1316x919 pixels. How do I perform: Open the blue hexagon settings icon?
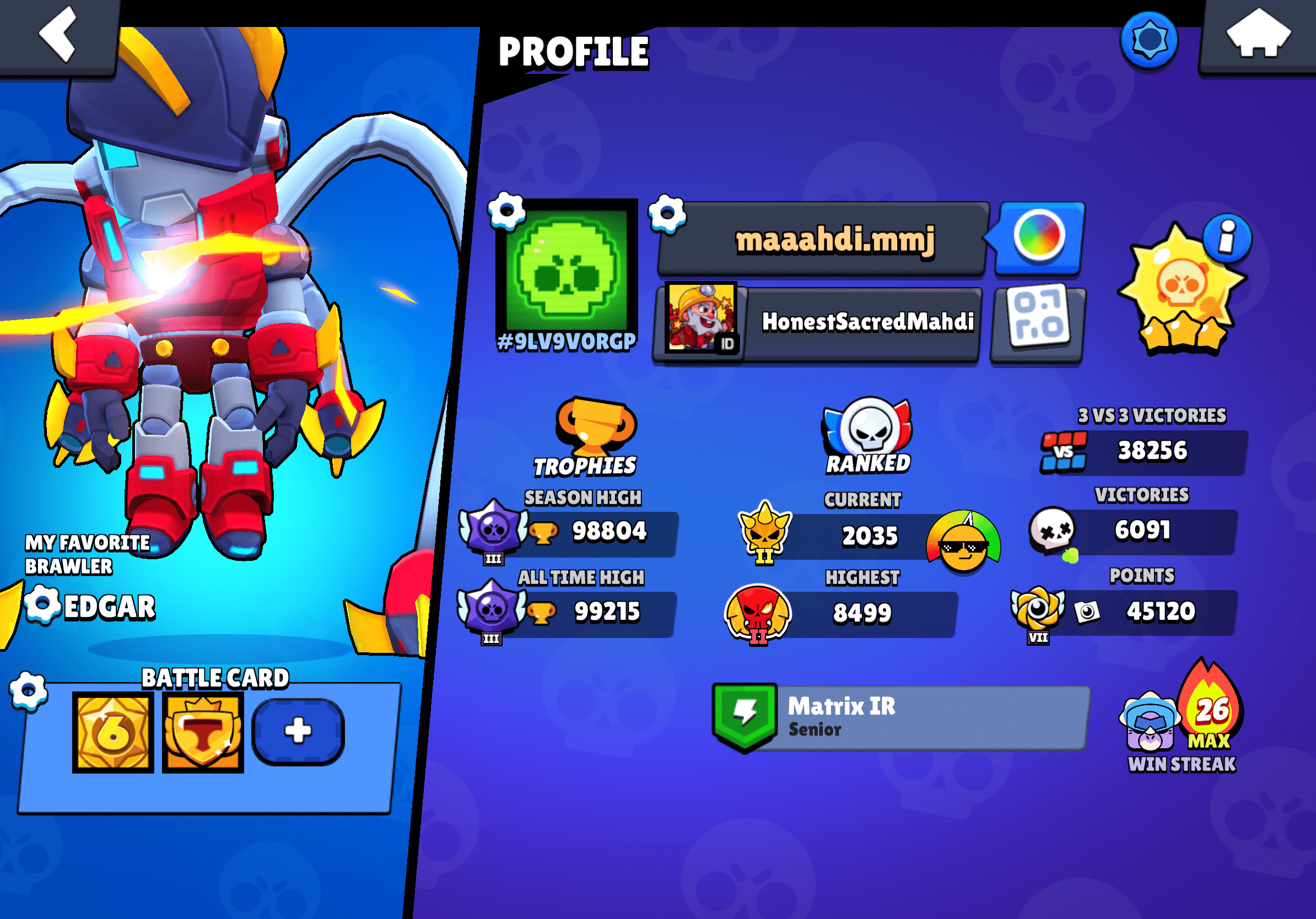1148,40
